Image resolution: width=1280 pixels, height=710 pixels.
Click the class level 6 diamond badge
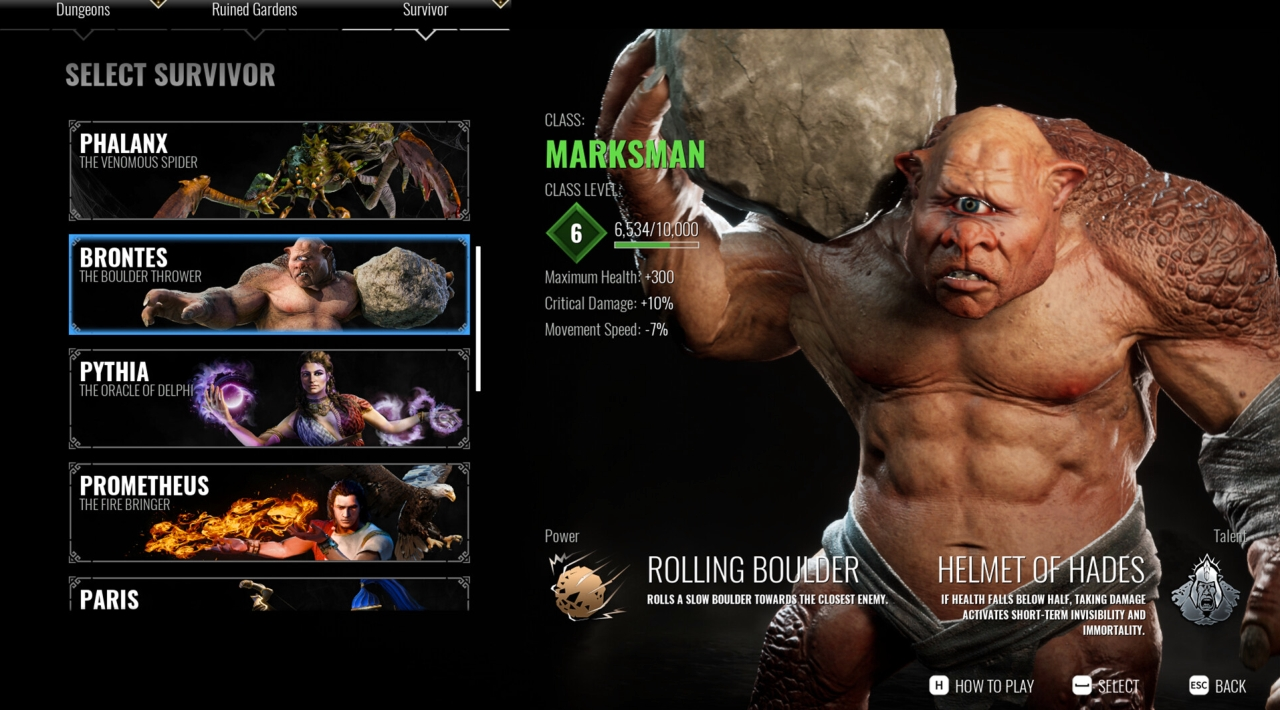[576, 234]
